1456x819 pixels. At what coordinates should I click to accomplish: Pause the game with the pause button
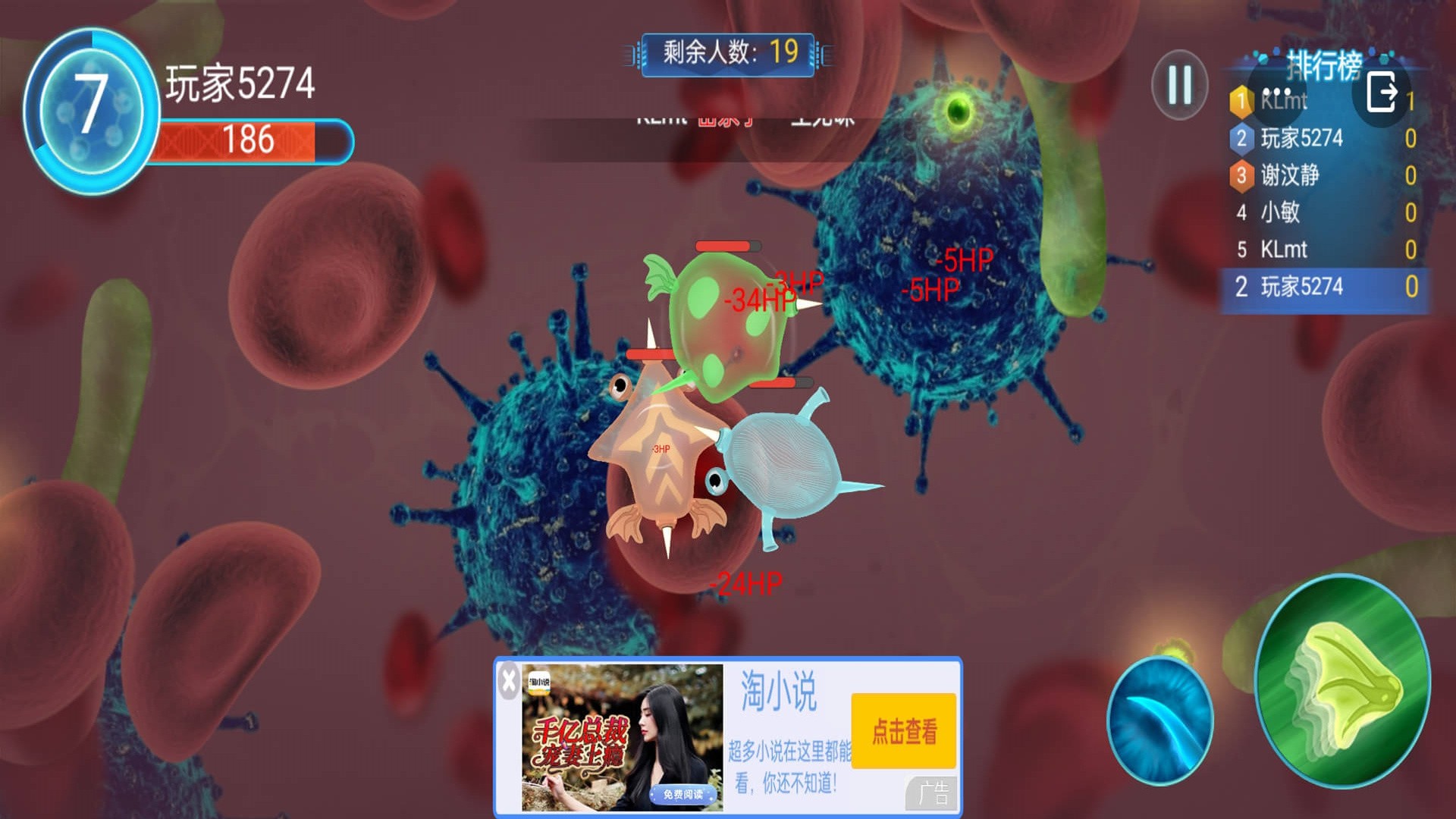coord(1179,84)
